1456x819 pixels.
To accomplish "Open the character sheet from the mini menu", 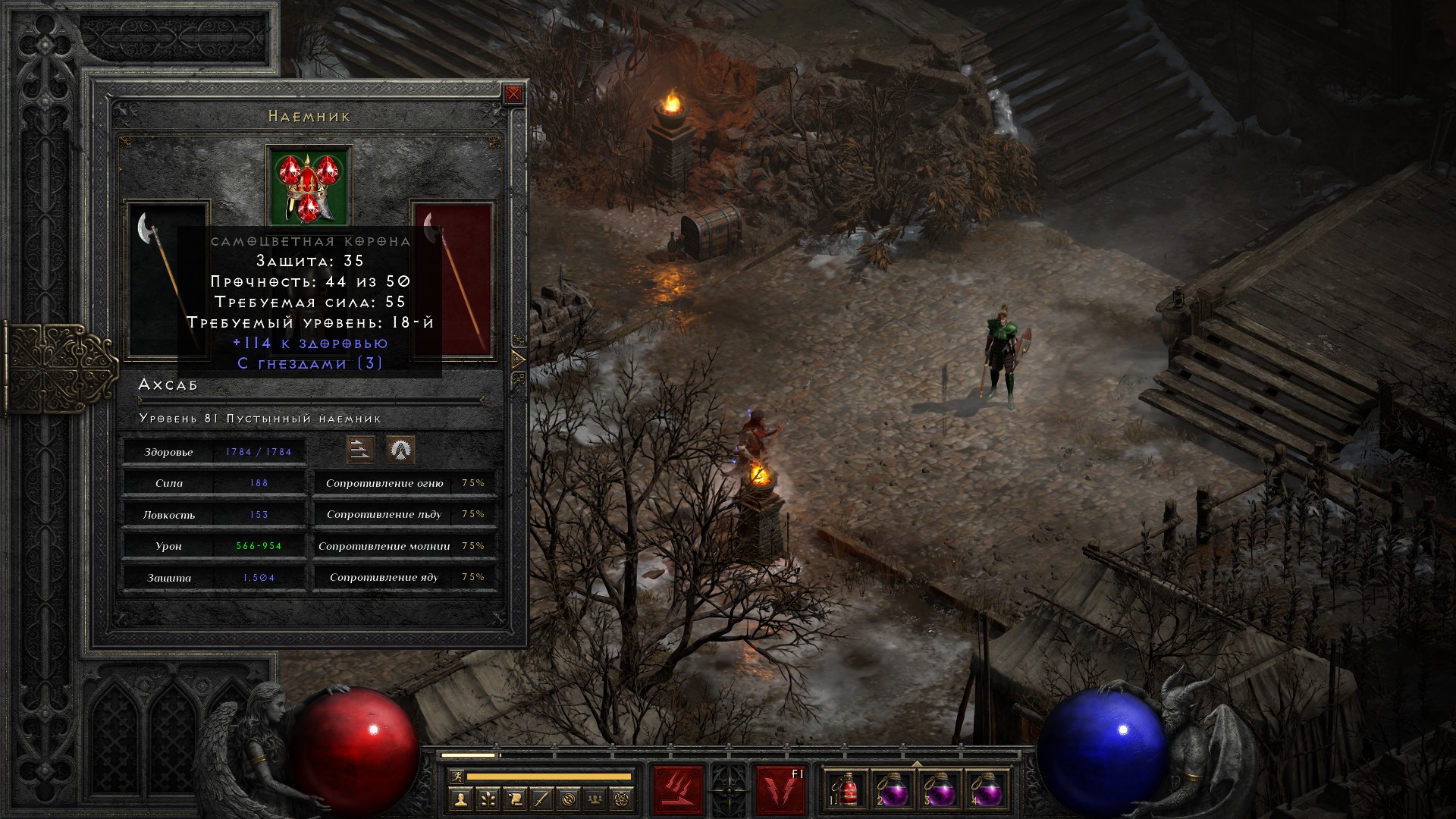I will pyautogui.click(x=460, y=799).
